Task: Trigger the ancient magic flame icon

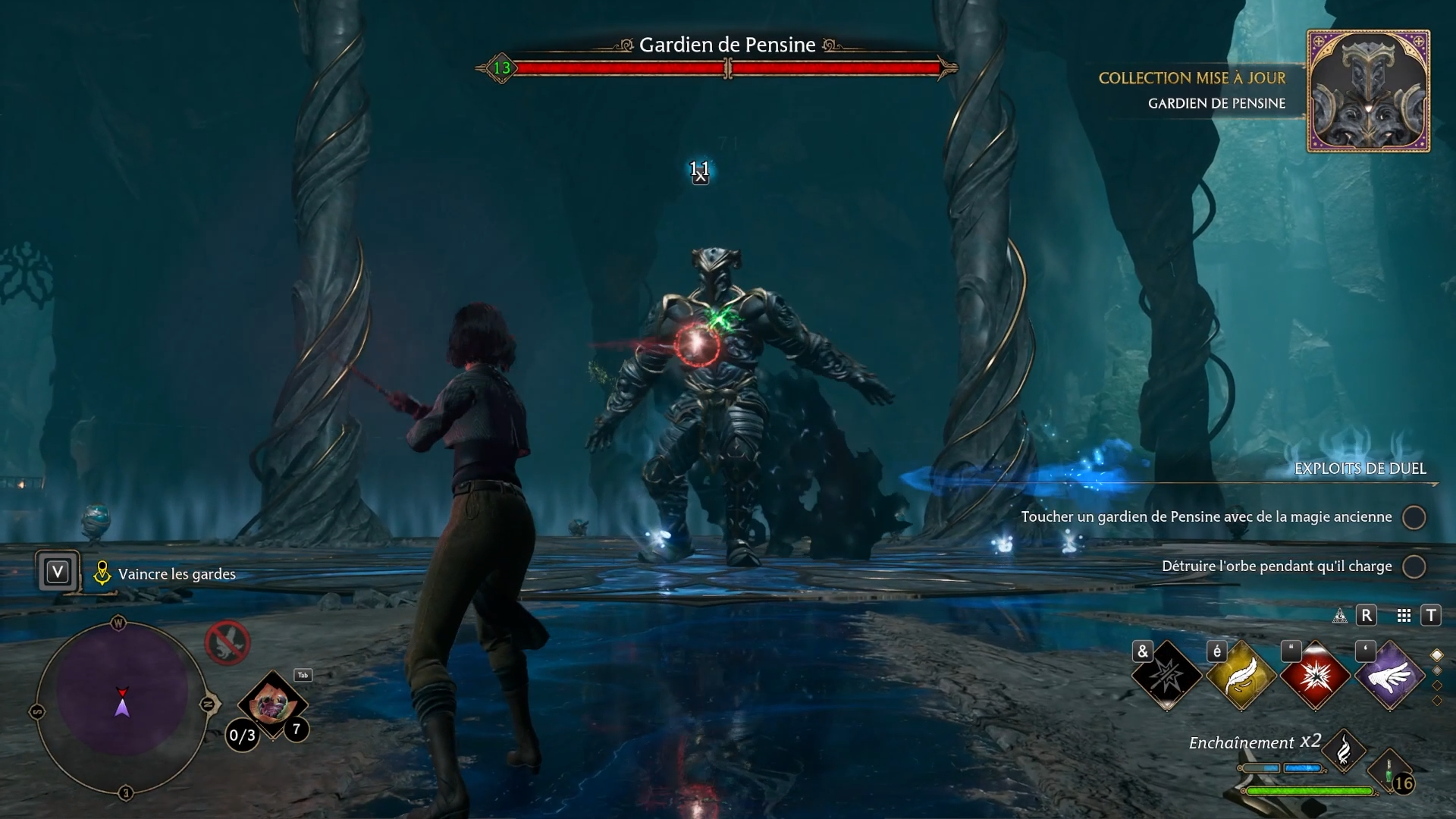Action: (x=1344, y=751)
